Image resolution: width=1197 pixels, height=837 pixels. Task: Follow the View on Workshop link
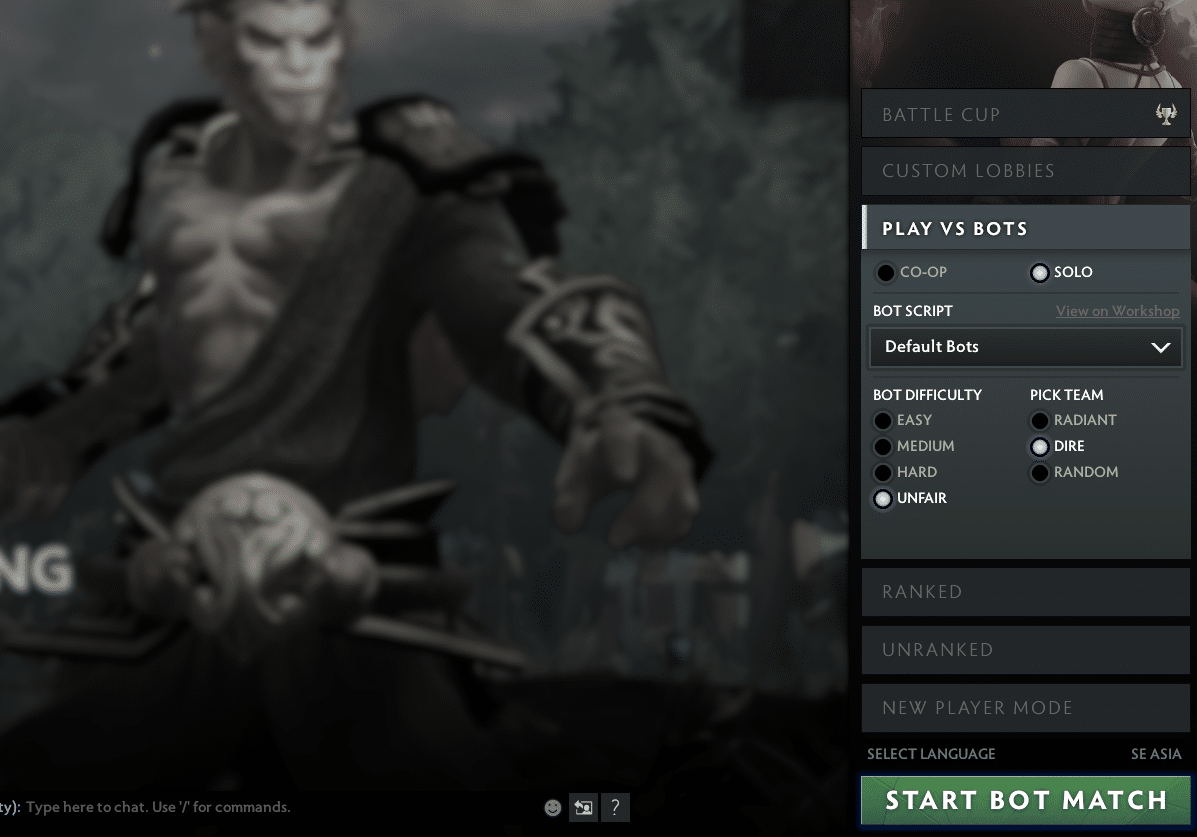(1117, 311)
